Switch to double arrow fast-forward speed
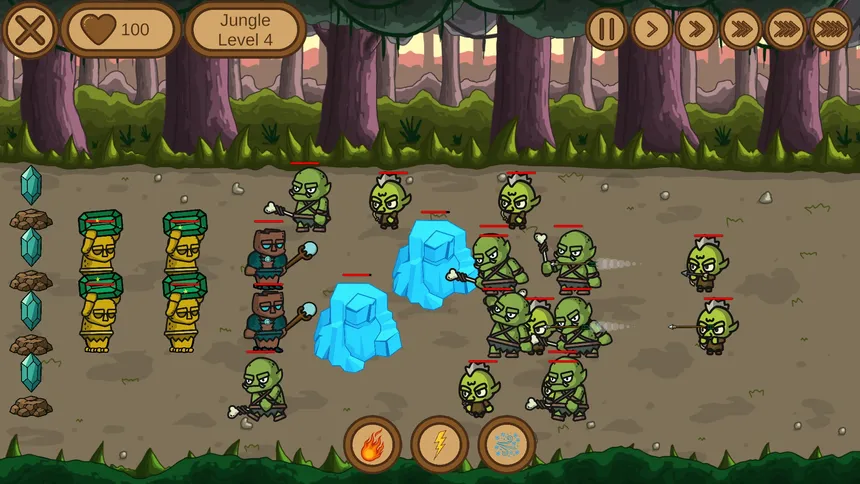Viewport: 860px width, 484px height. point(696,29)
